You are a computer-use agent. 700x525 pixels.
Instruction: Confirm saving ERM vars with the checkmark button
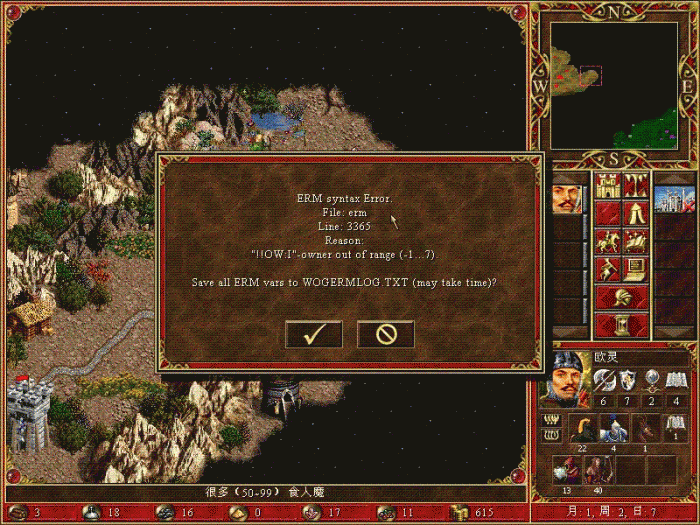314,334
